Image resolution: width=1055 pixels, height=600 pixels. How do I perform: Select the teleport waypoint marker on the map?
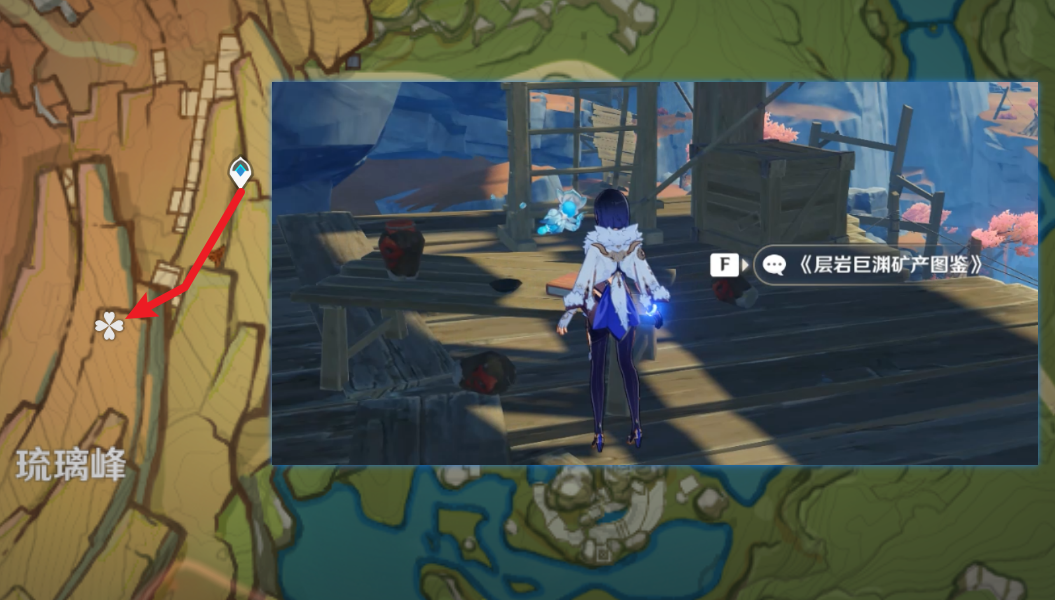pos(240,172)
